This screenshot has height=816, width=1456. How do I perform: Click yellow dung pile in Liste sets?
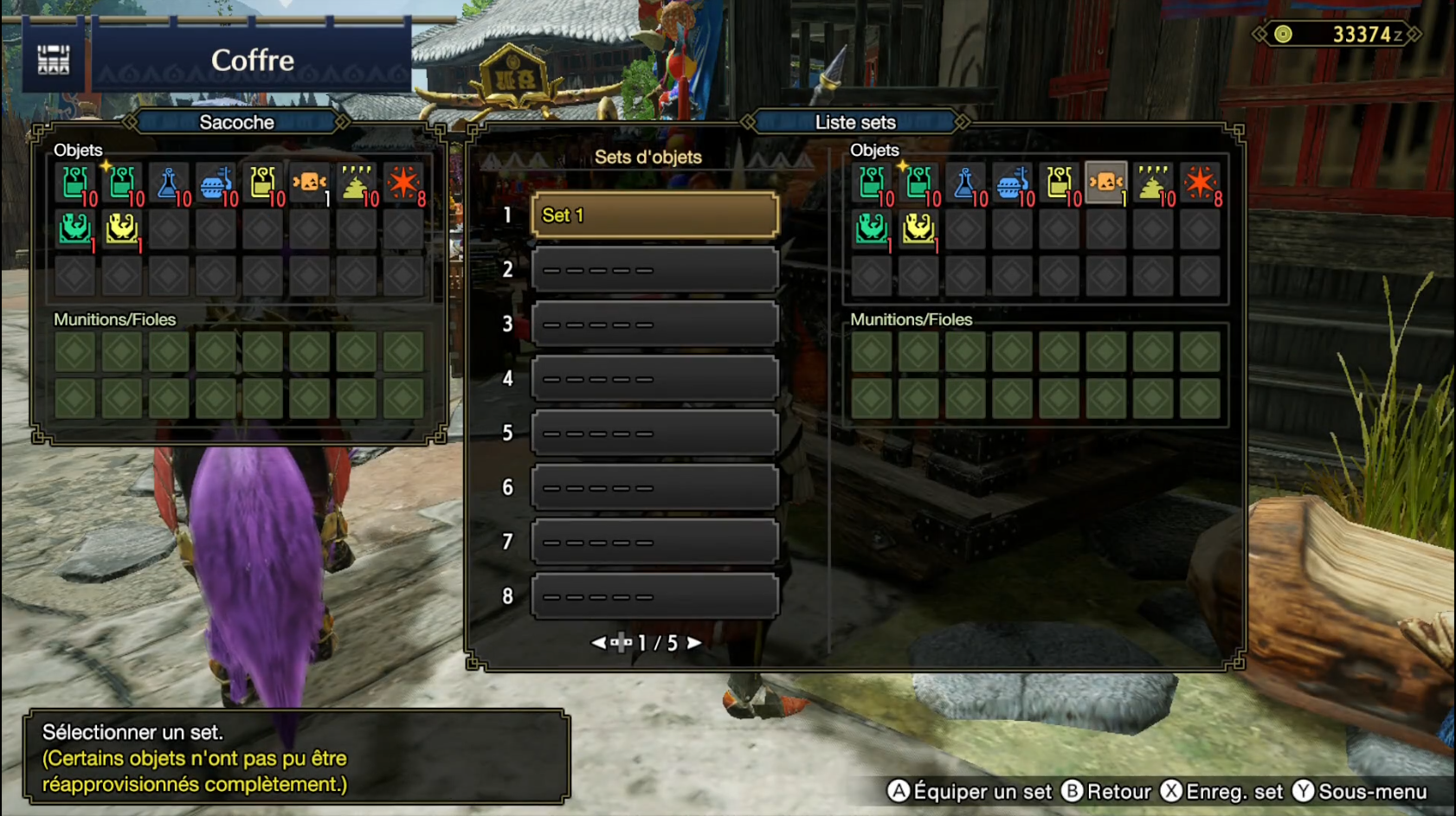(x=1153, y=183)
